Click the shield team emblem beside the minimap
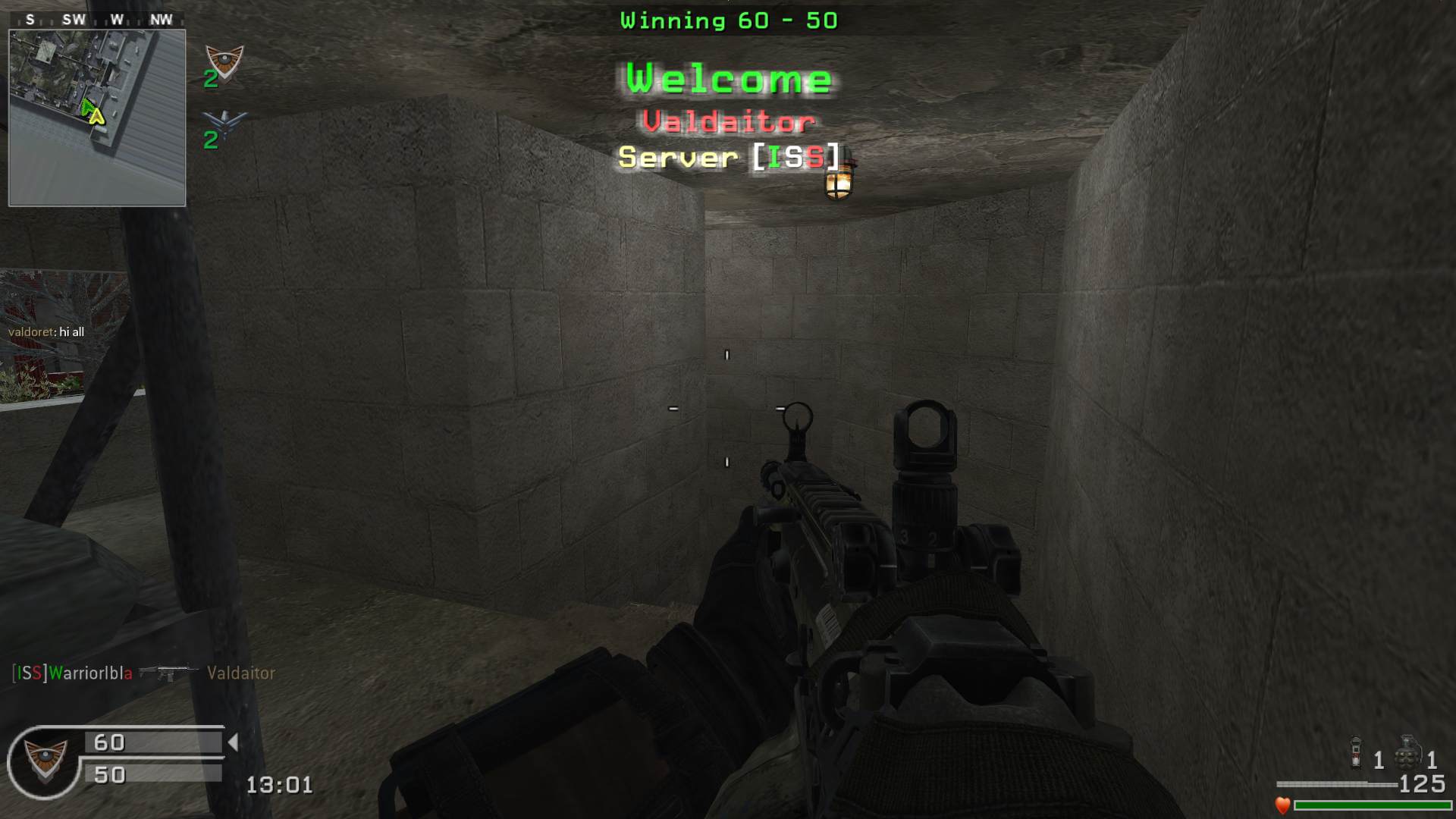Image resolution: width=1456 pixels, height=819 pixels. (224, 62)
